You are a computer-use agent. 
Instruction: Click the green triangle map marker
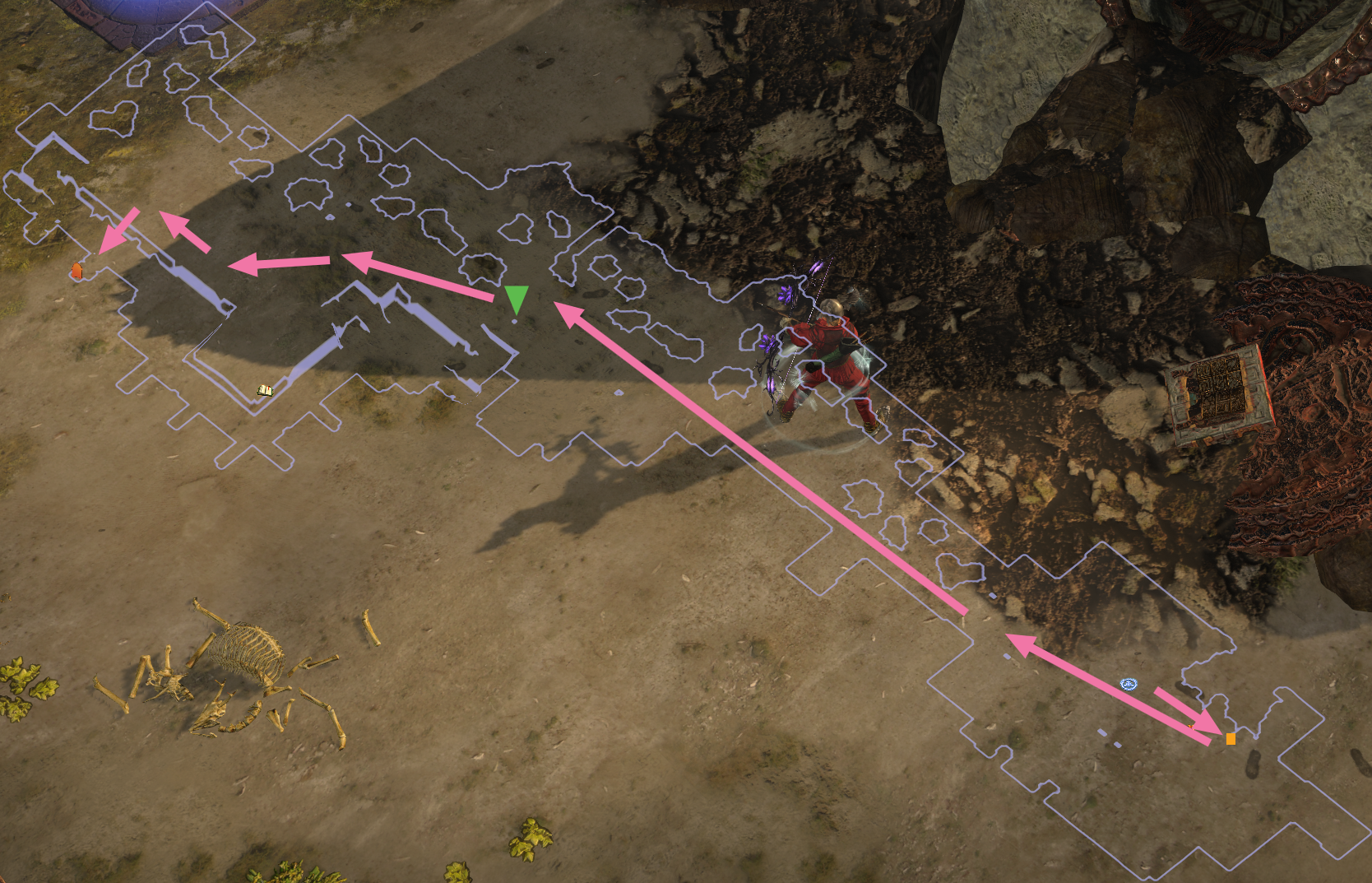point(516,298)
